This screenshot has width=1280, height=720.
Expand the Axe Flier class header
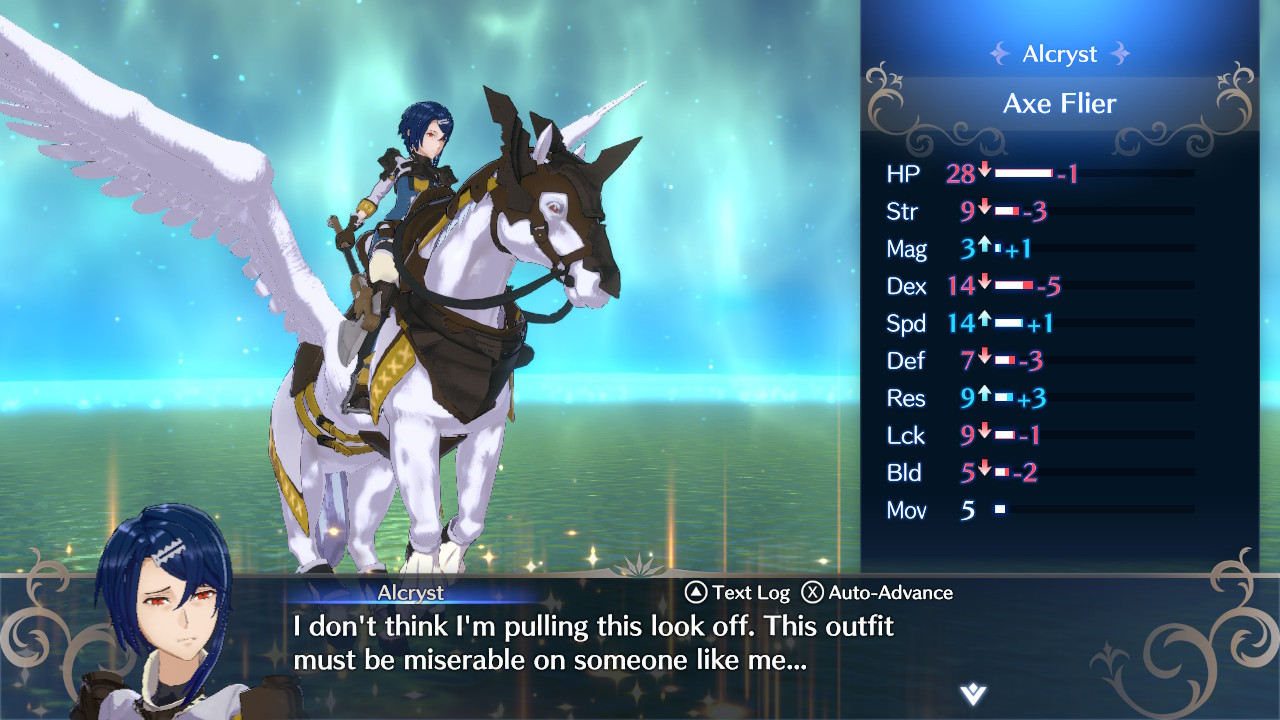coord(1060,103)
